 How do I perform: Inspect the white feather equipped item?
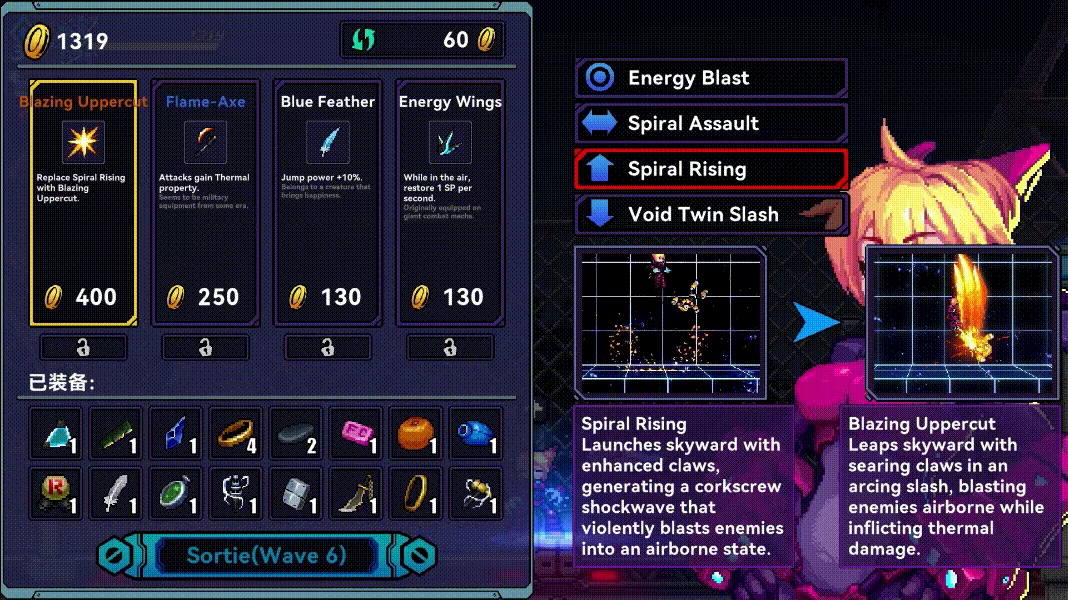pyautogui.click(x=115, y=493)
